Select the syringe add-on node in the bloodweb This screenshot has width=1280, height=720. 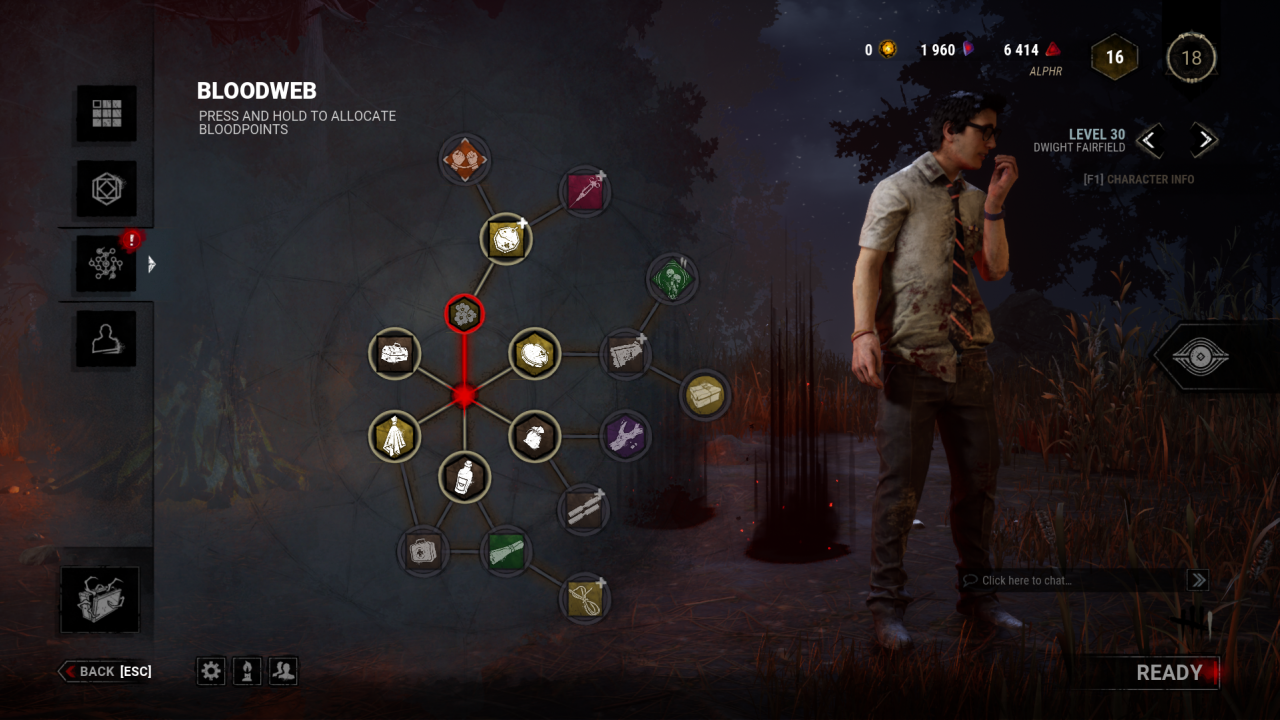tap(586, 192)
